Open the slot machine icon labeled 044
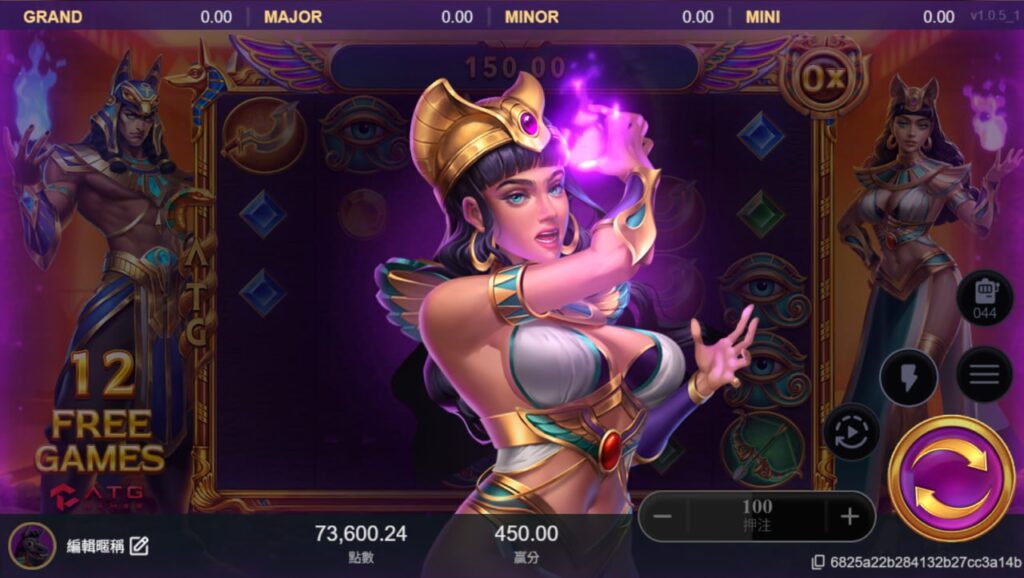Screen dimensions: 1024x578 (985, 299)
